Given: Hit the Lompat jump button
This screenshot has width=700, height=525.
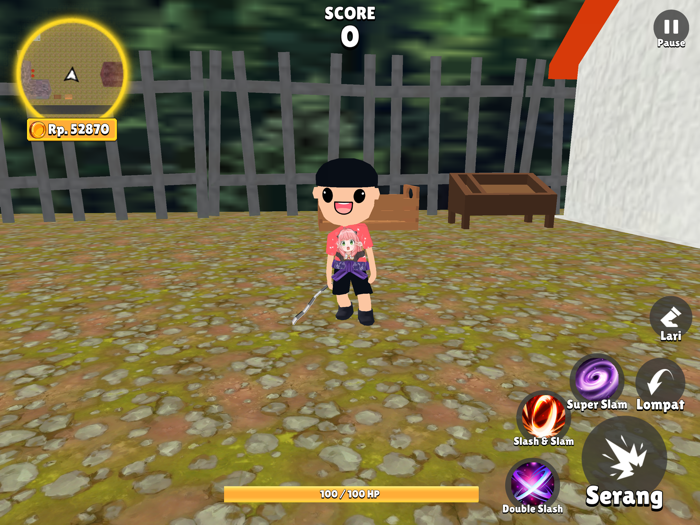Looking at the screenshot, I should [x=660, y=382].
